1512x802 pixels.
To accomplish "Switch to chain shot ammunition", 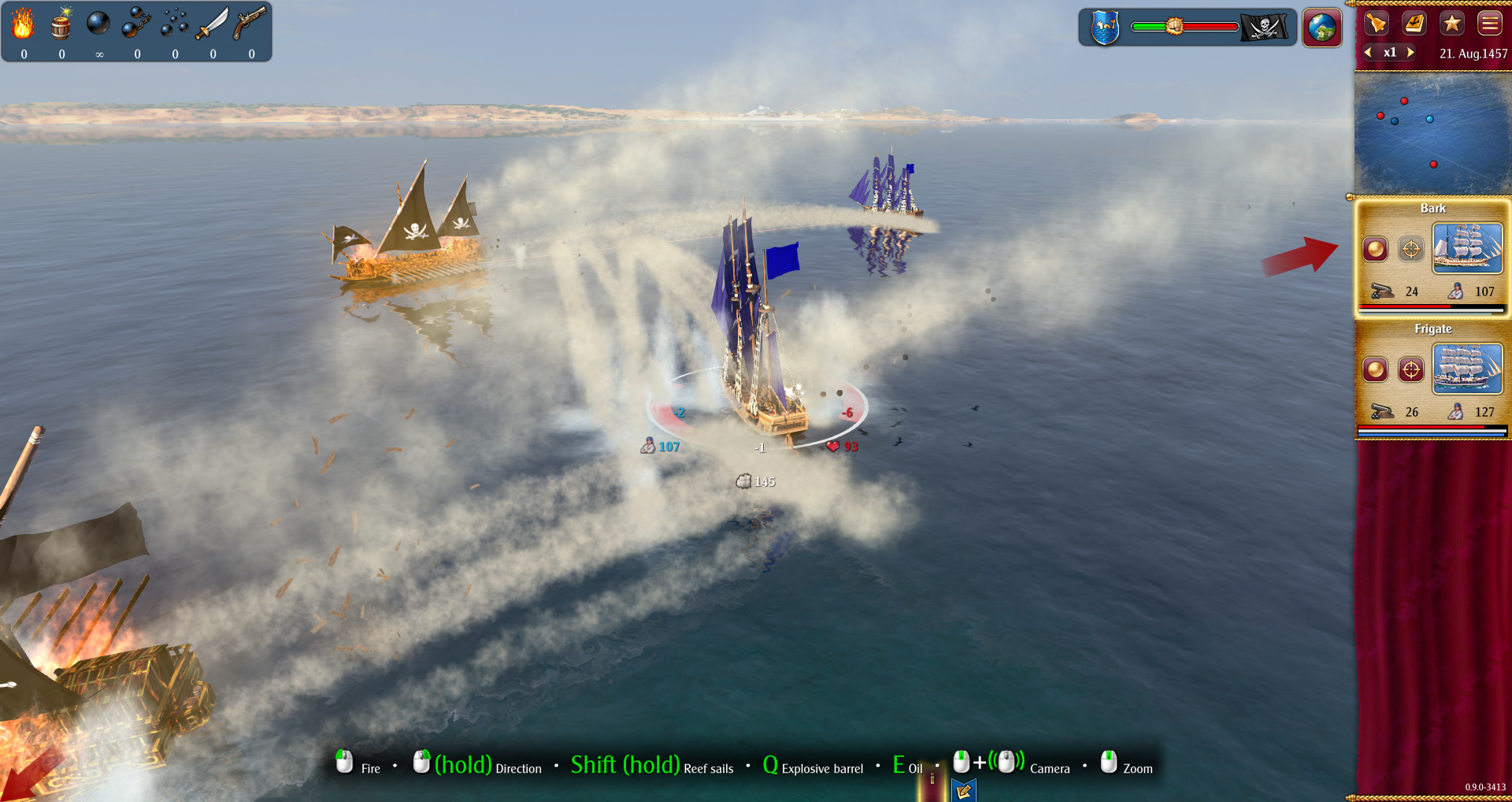I will click(x=136, y=24).
